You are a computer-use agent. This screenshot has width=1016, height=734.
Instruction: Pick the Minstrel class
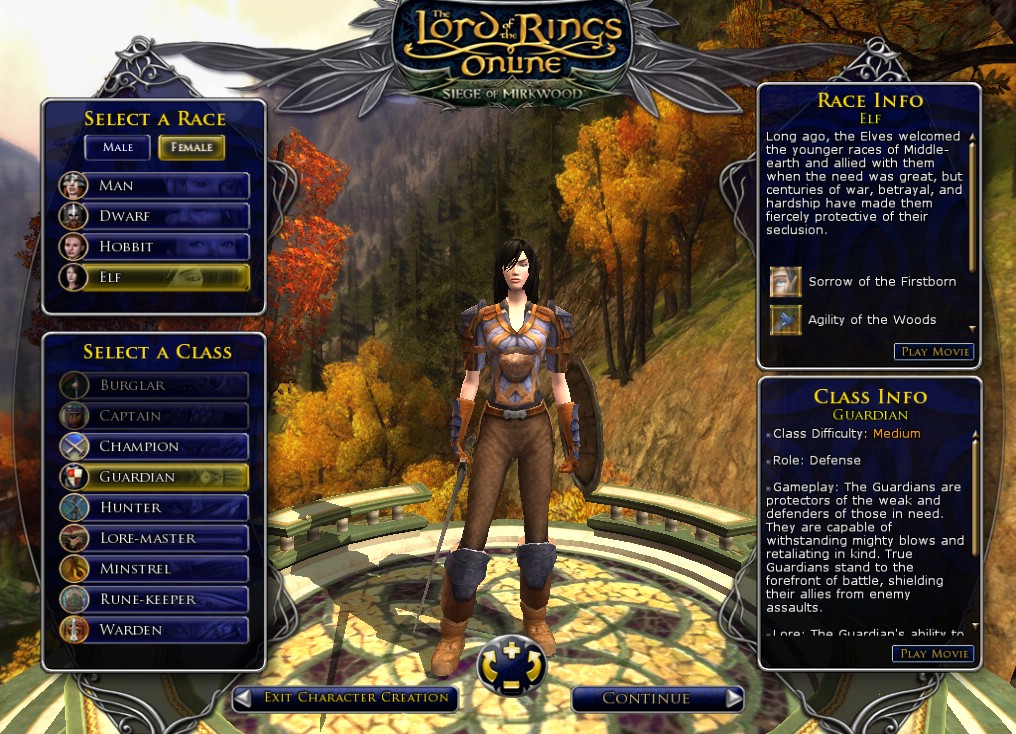[154, 569]
